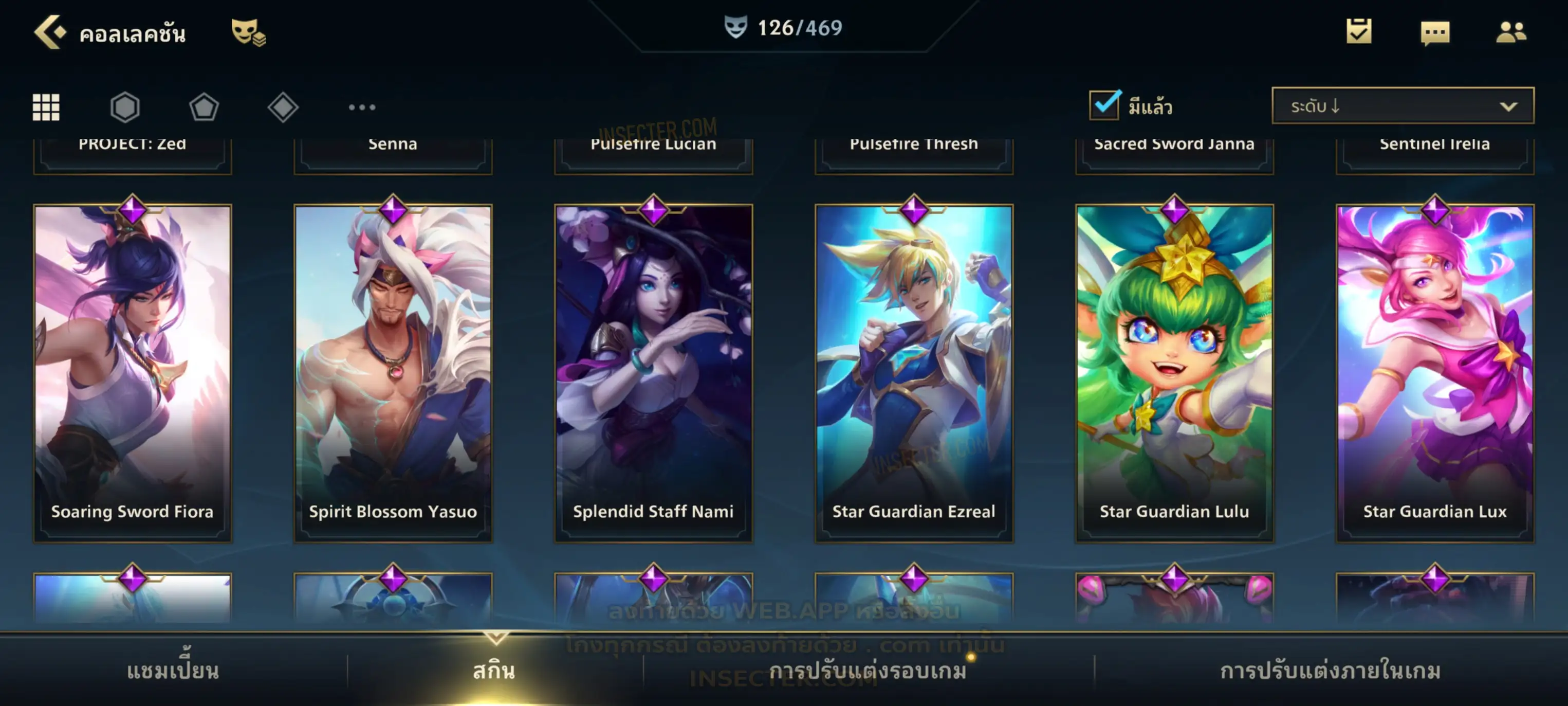This screenshot has height=706, width=1568.
Task: Choose the Spirit Blossom Yasuo skin
Action: [393, 372]
